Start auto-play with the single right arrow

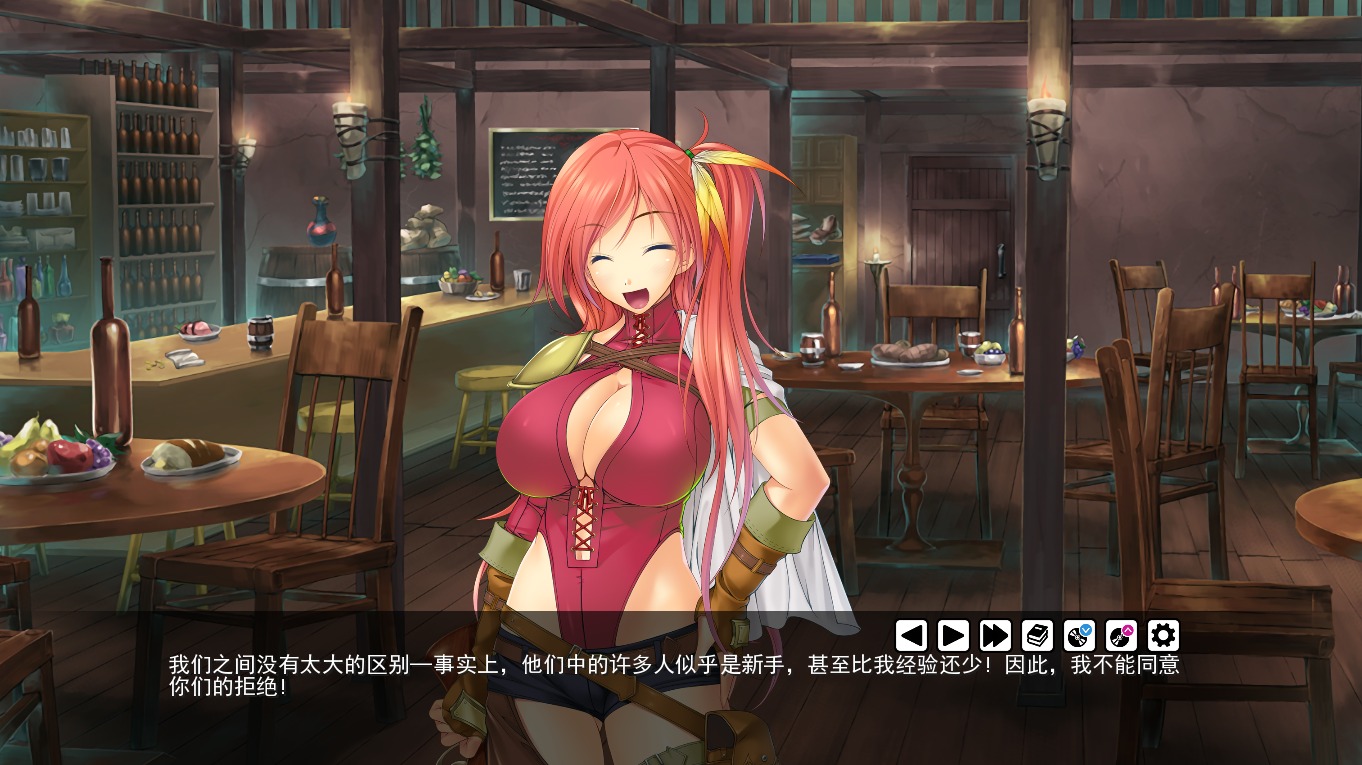(953, 635)
